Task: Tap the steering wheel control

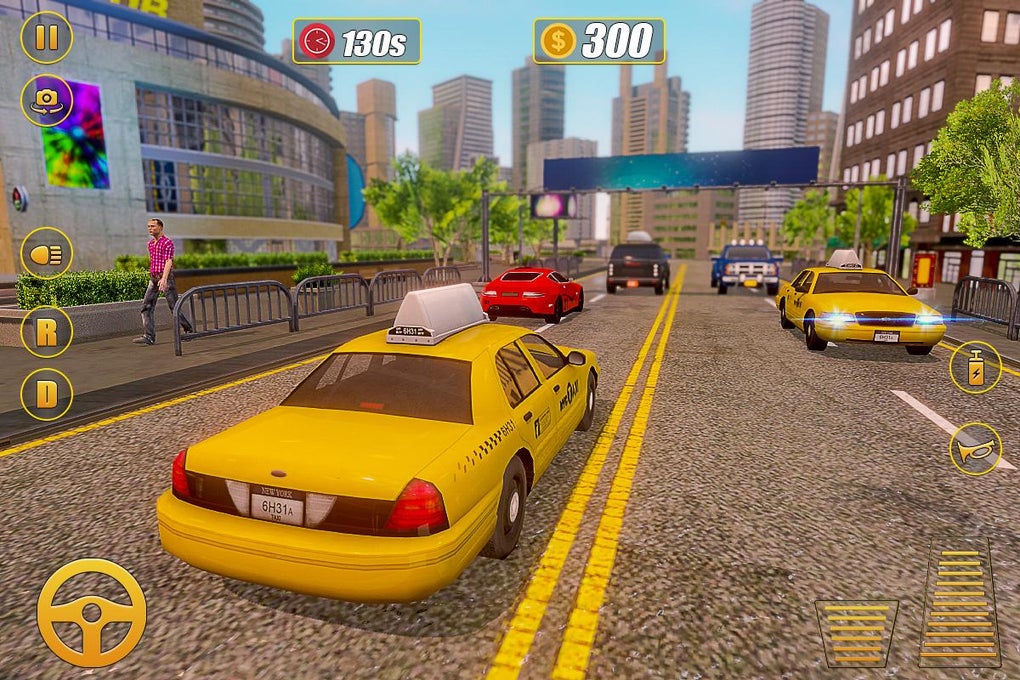Action: [91, 612]
